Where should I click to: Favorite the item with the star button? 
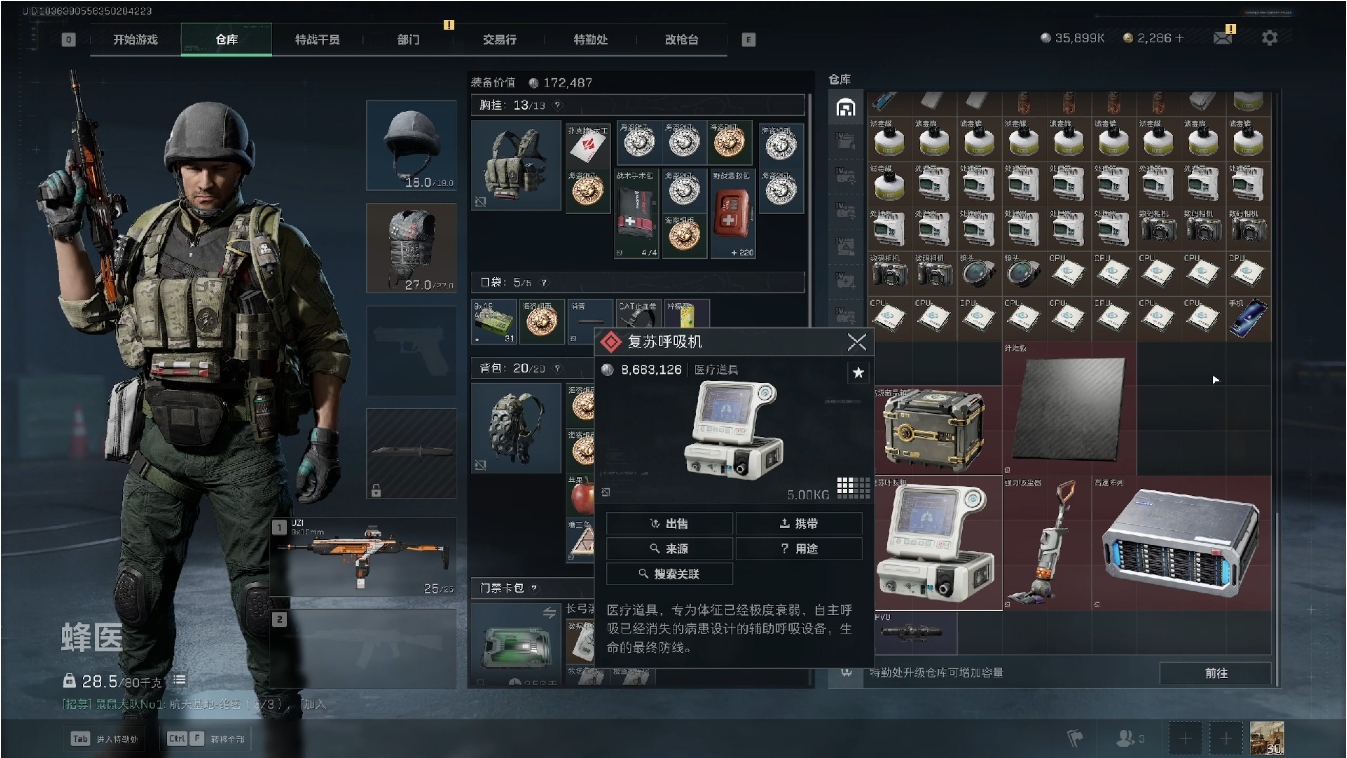point(857,373)
